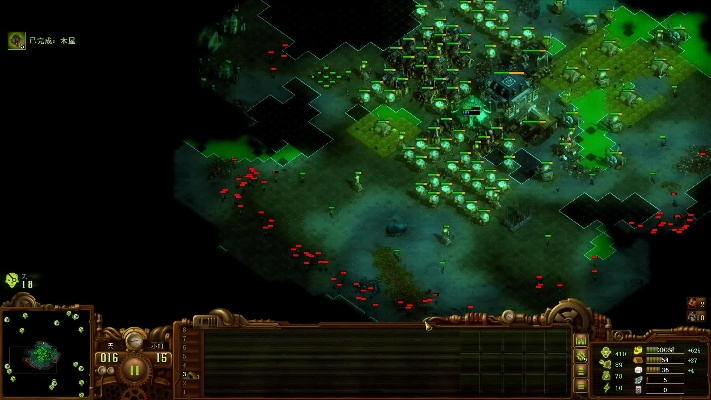Click the top red alert icon
Viewport: 711px width, 400px height.
[695, 301]
